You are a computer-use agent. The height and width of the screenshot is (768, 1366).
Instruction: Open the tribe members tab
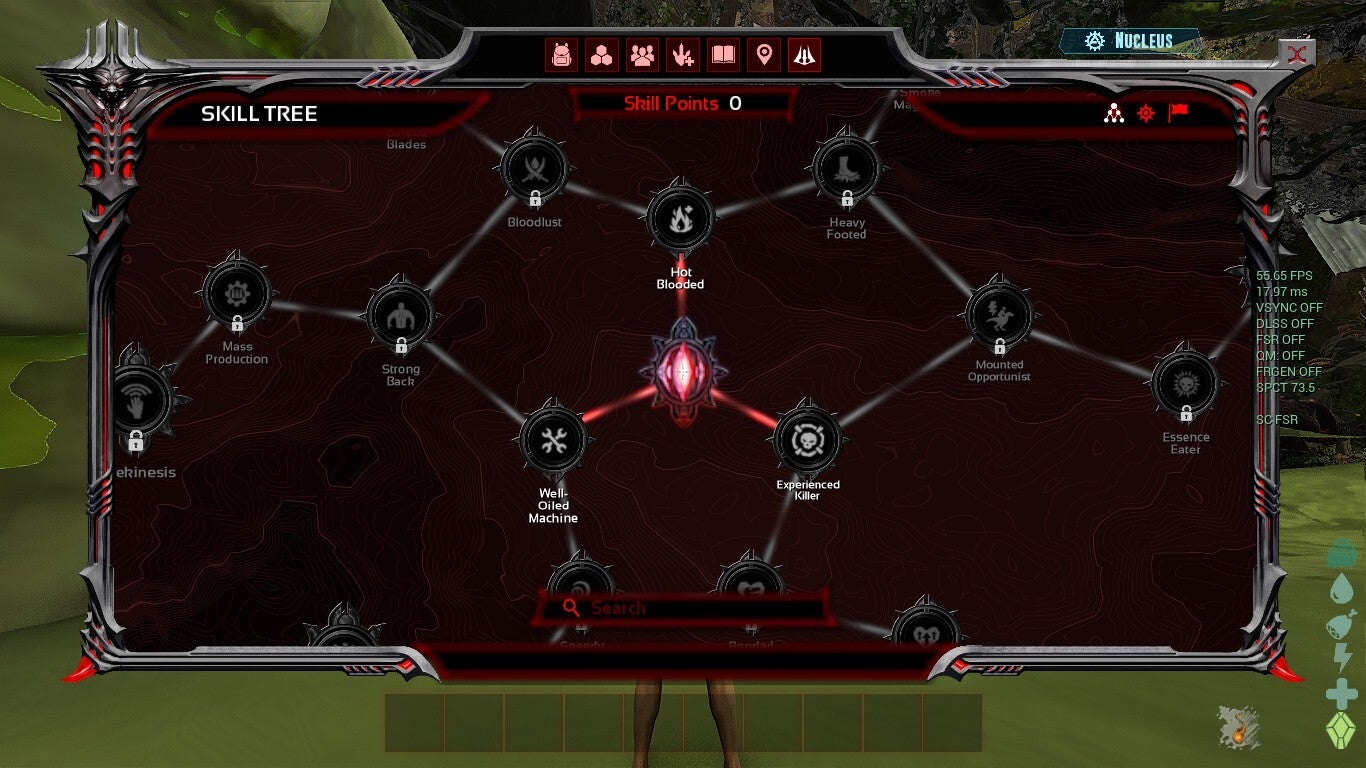(x=642, y=55)
